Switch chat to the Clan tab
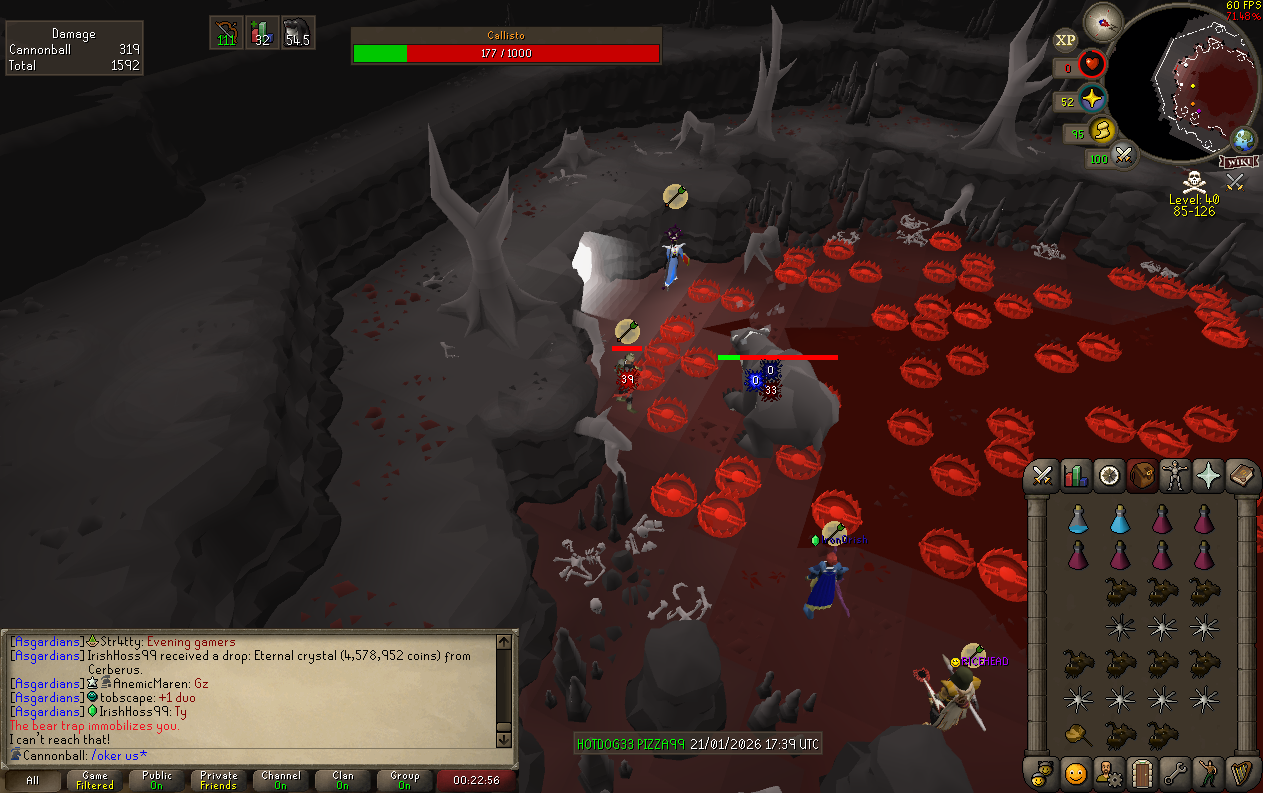The height and width of the screenshot is (793, 1263). coord(343,780)
